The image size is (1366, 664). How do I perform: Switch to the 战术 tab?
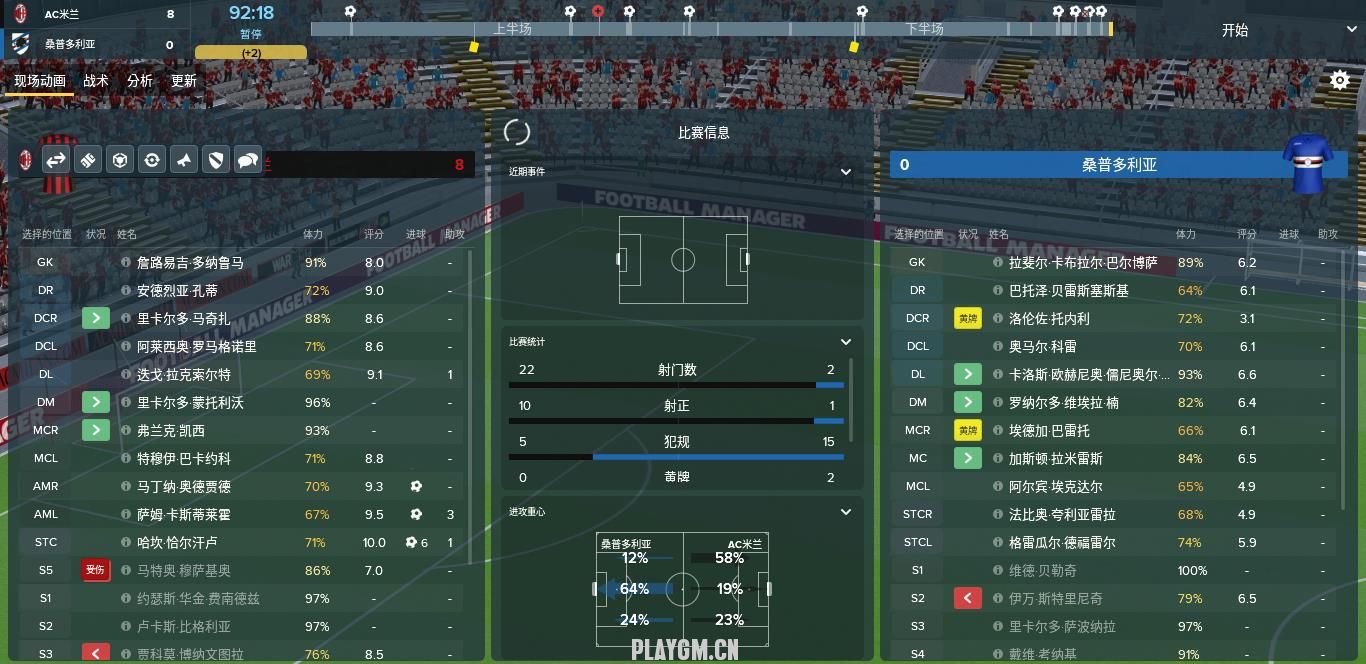pos(96,81)
